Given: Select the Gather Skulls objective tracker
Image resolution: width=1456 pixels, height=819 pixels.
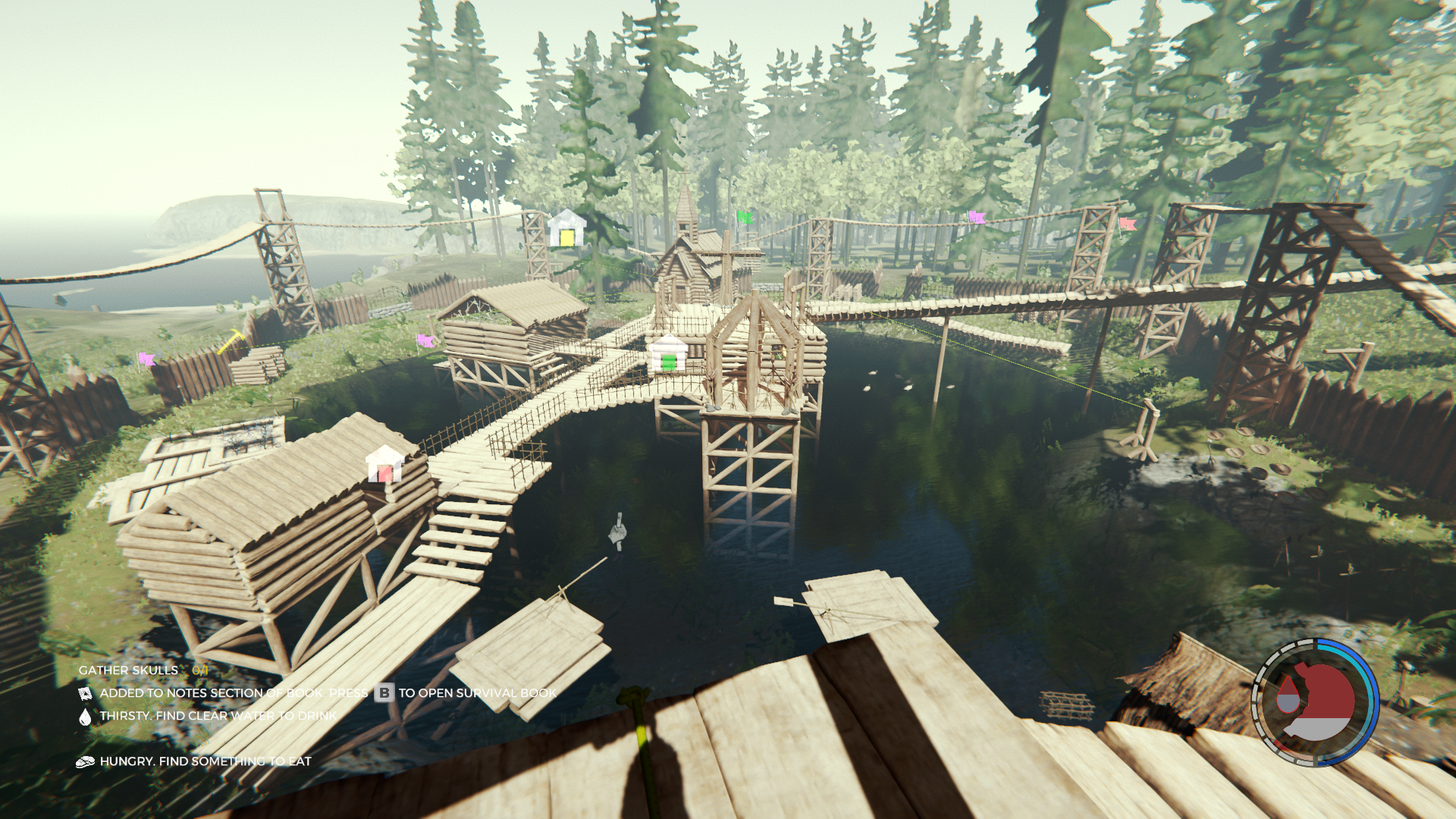Looking at the screenshot, I should point(143,670).
